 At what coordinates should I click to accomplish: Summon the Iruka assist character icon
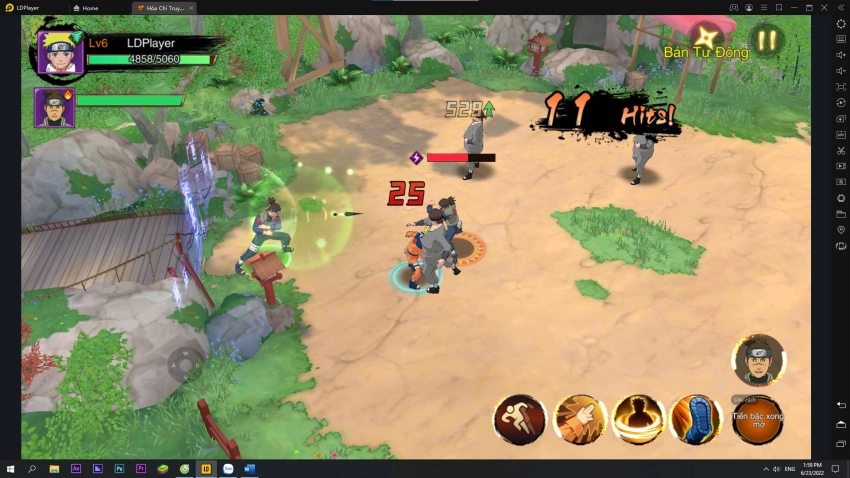tap(758, 360)
